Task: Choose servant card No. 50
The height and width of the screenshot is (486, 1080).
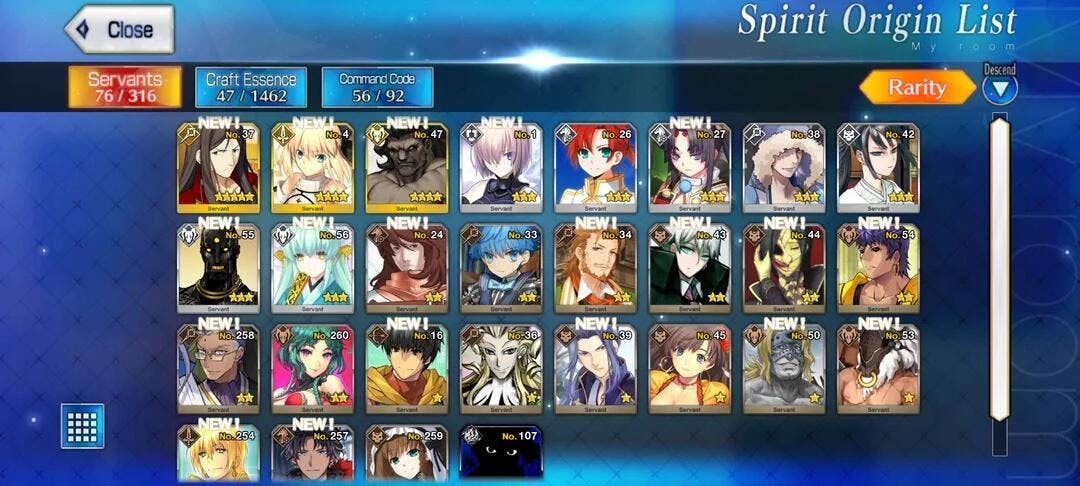Action: 784,368
